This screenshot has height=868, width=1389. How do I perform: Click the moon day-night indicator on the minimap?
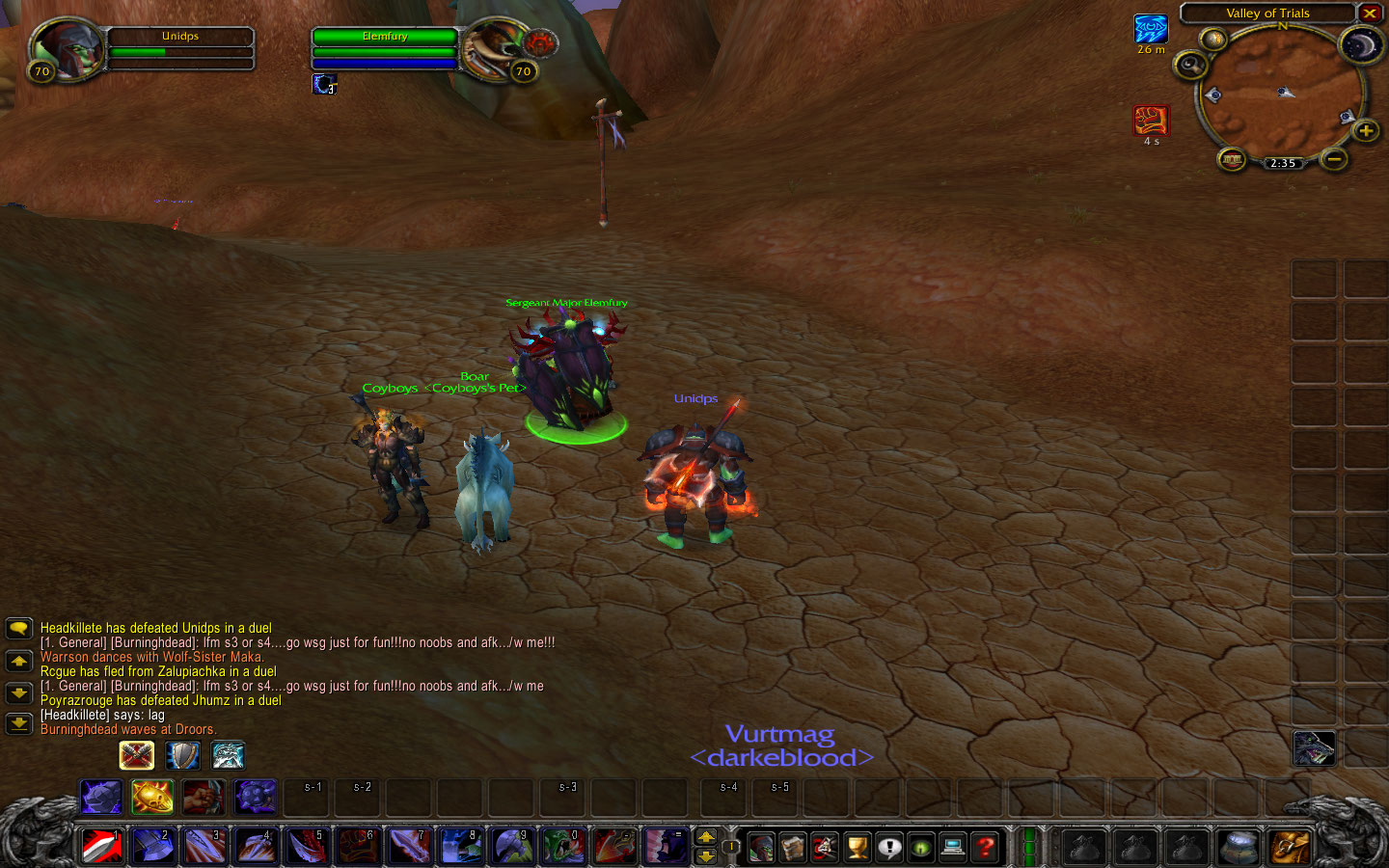point(1360,44)
